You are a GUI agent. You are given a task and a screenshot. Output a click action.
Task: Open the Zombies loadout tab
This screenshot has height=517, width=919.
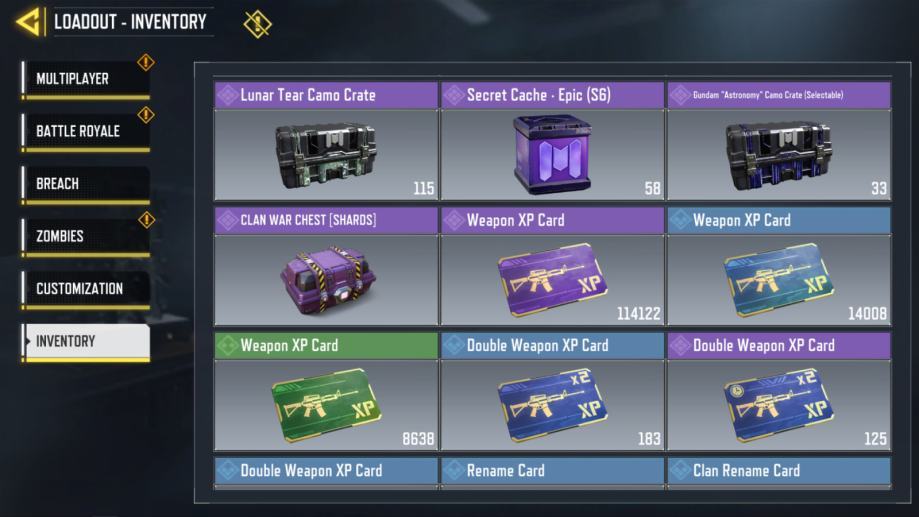85,237
